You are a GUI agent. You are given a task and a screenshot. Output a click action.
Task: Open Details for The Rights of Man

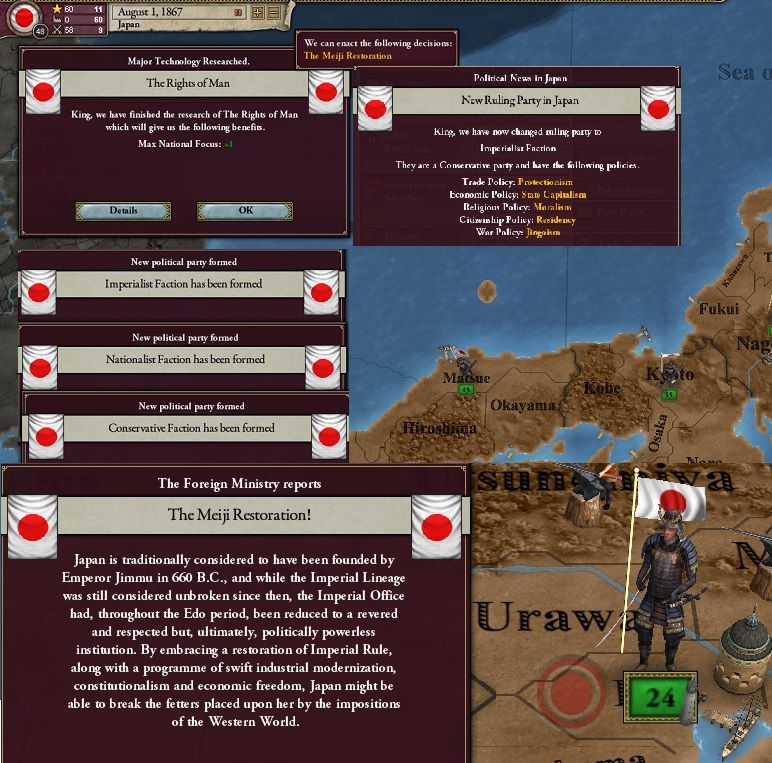123,211
